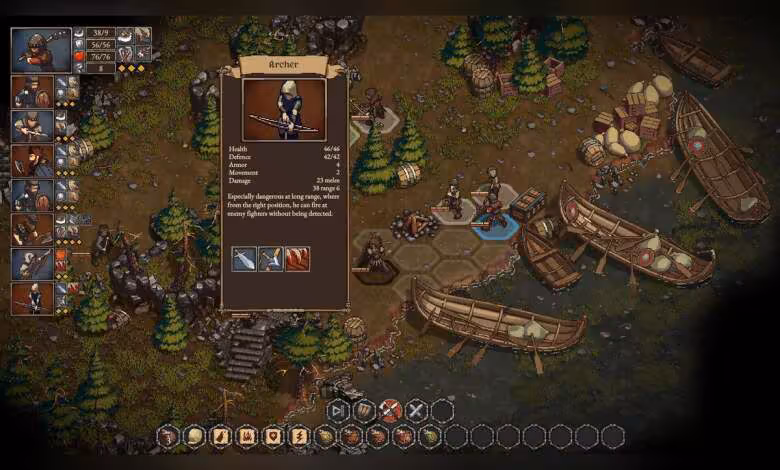Click the Archer panel's sword skill icon

click(270, 259)
